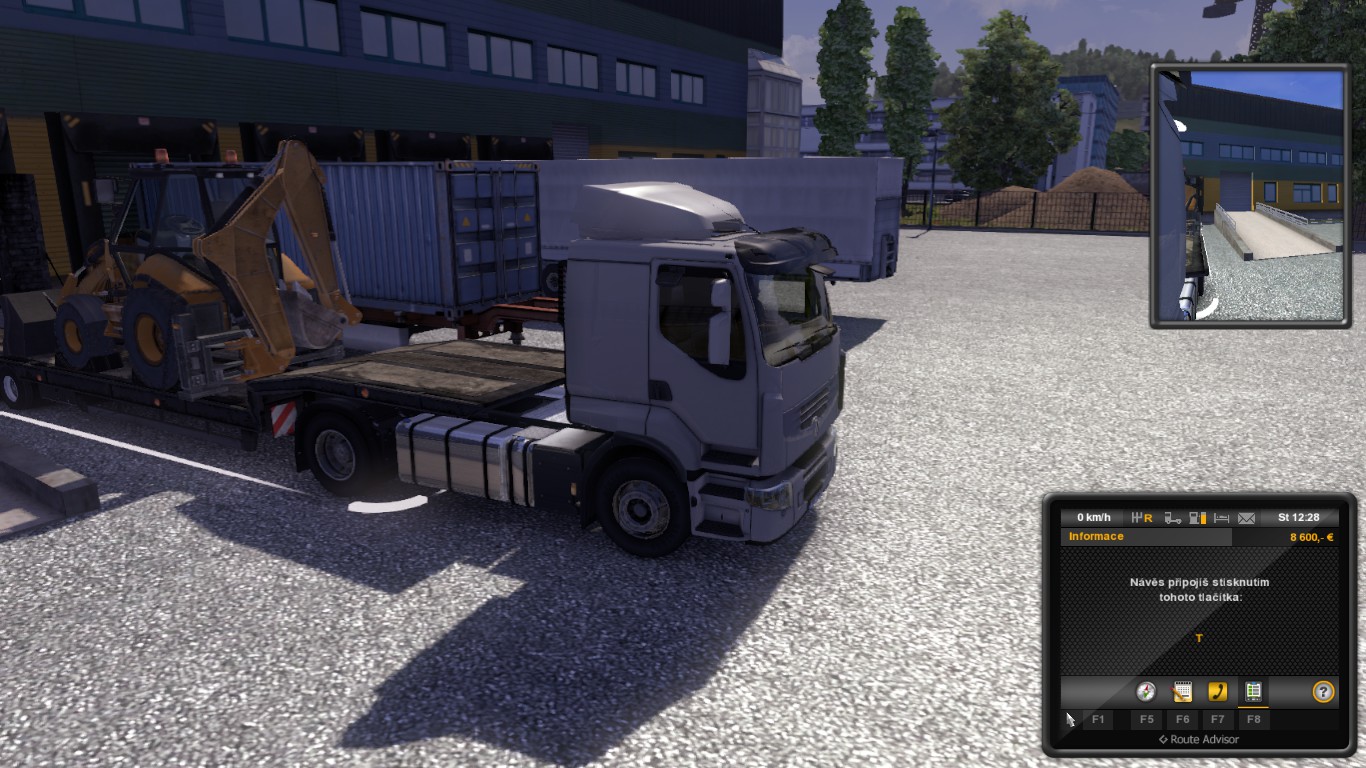Click the help question mark icon

coord(1324,691)
